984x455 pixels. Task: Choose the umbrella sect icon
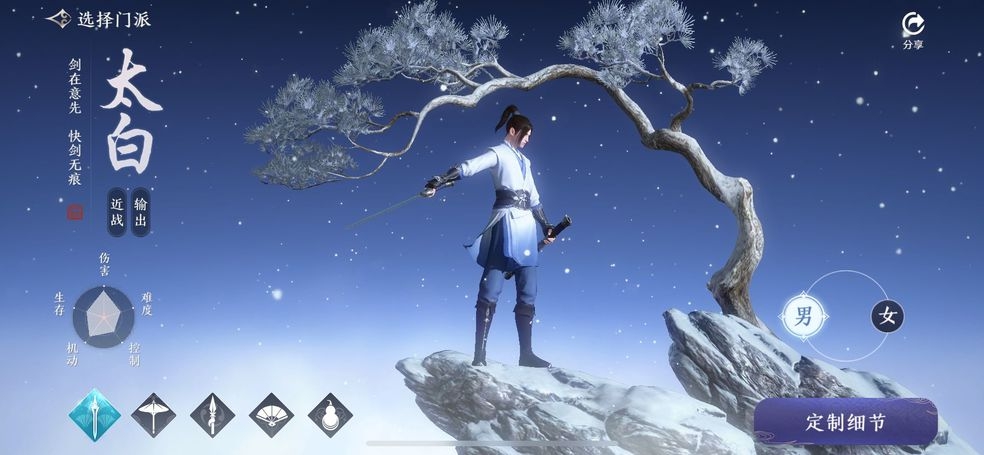[x=153, y=415]
